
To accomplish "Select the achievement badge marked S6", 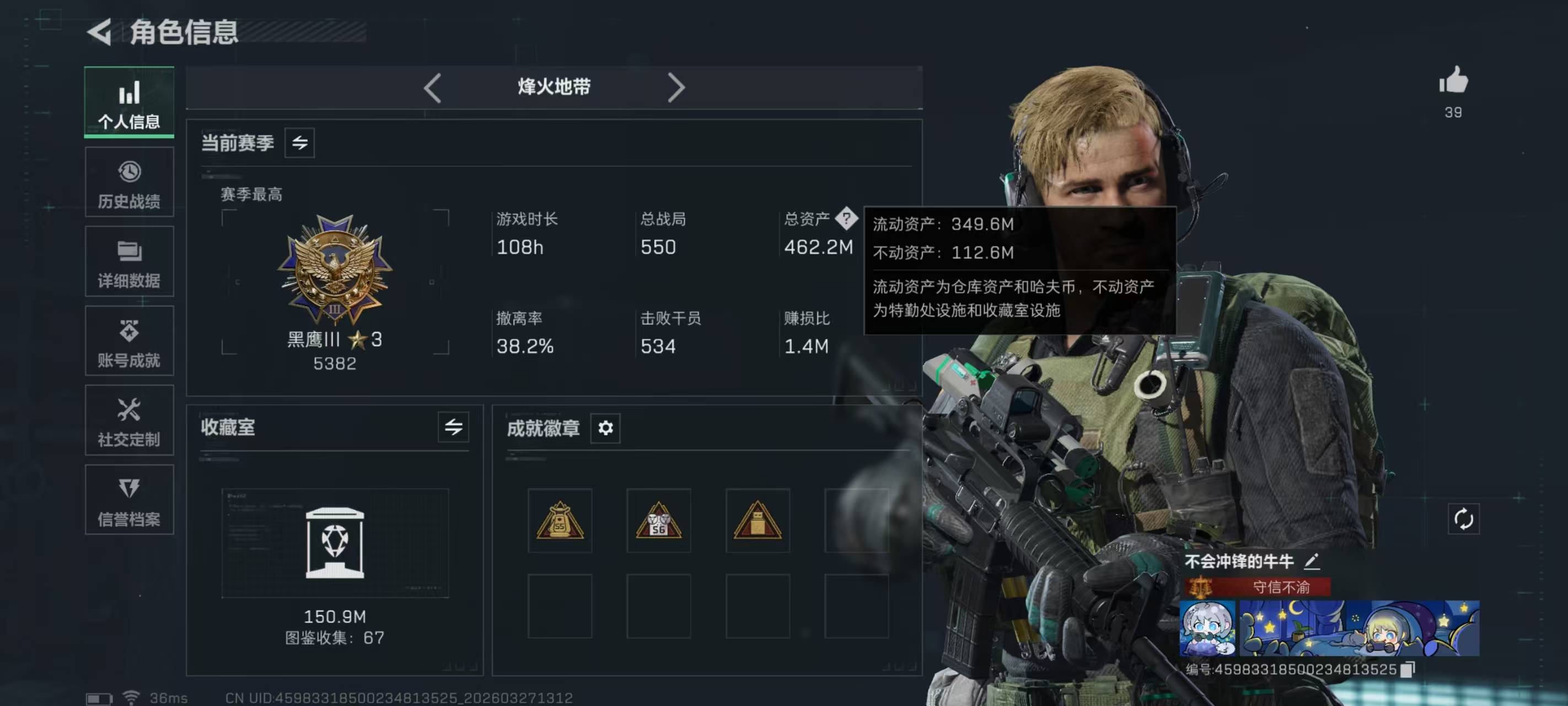I will coord(659,521).
